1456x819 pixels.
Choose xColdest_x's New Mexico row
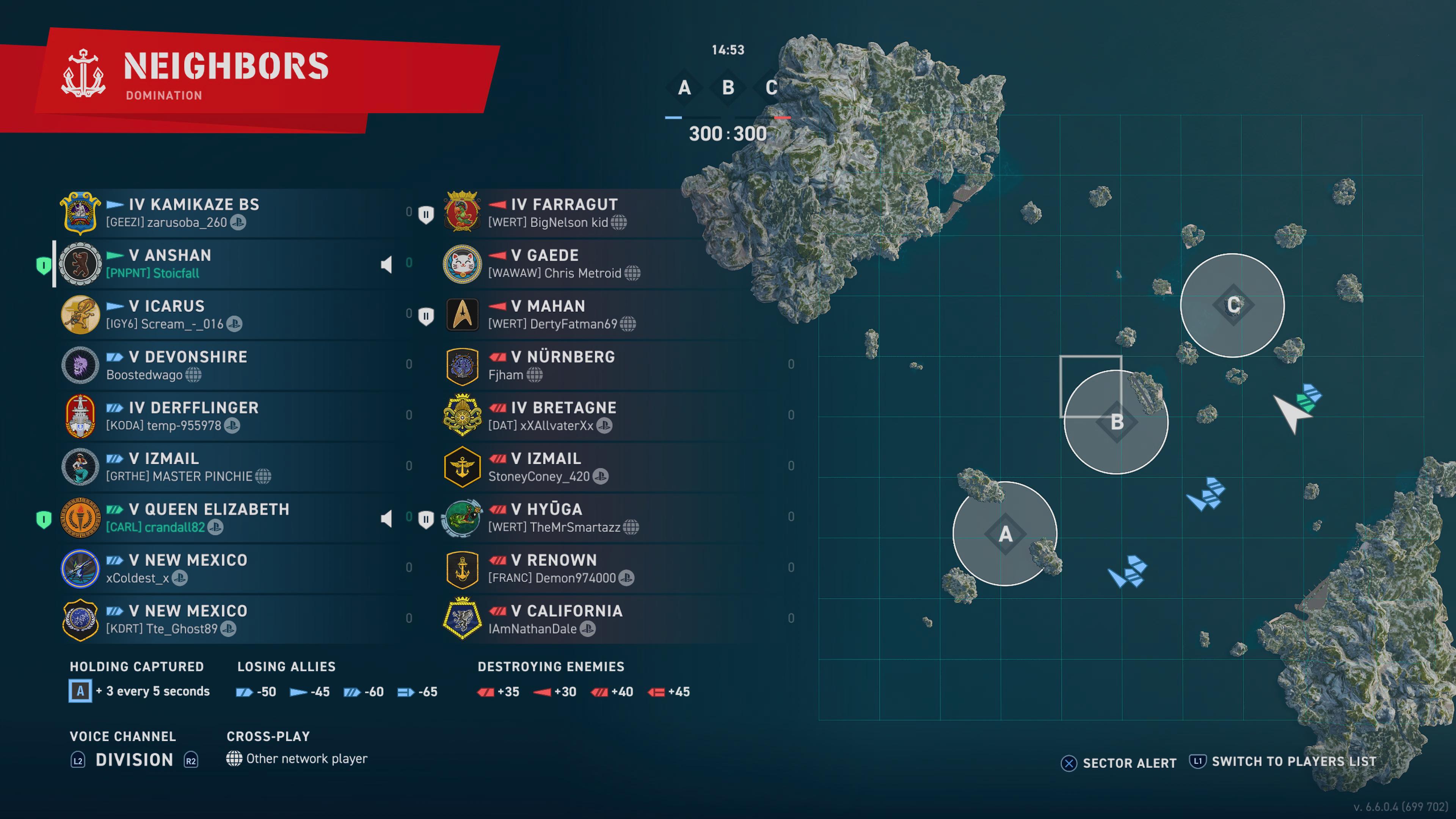[x=226, y=569]
